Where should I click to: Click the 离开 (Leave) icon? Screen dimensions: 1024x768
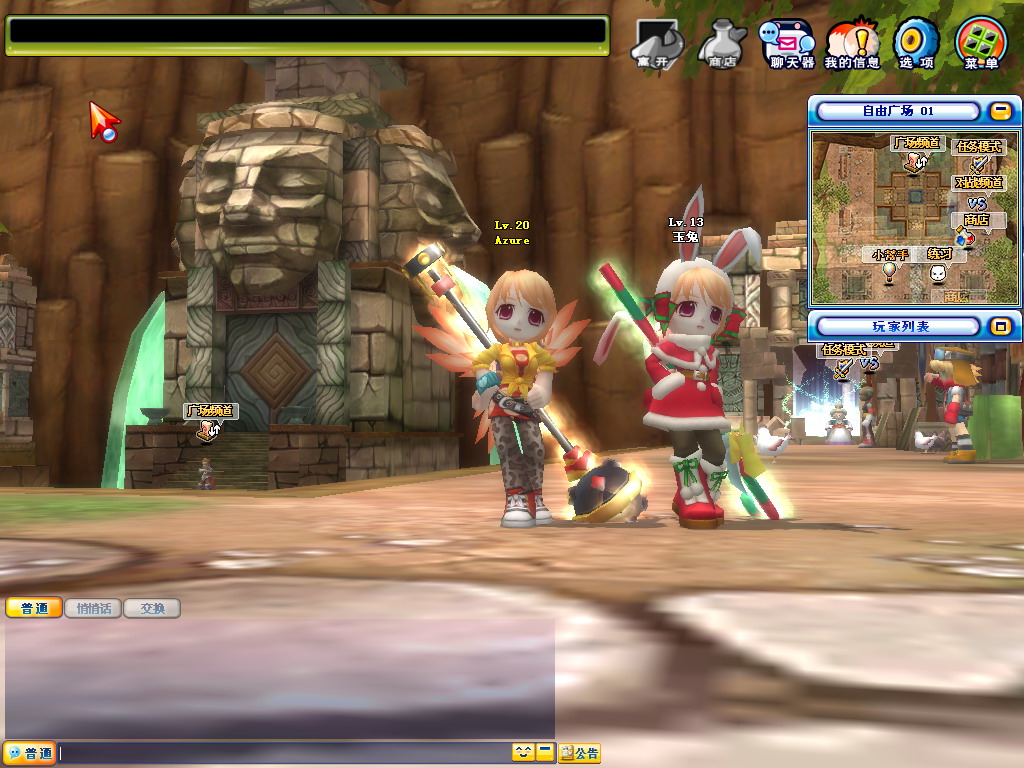tap(655, 44)
